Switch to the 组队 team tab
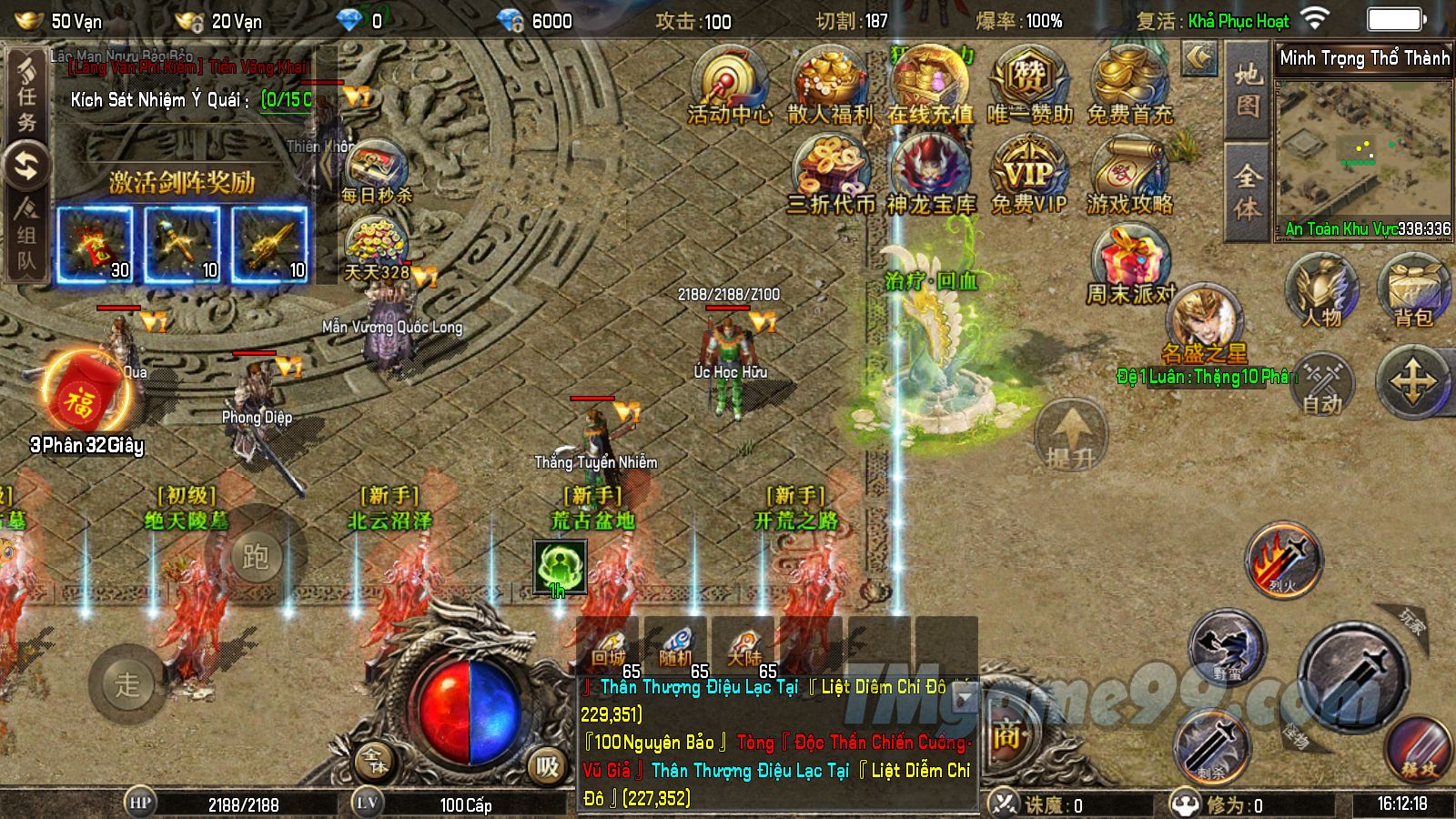This screenshot has width=1456, height=819. (x=26, y=237)
